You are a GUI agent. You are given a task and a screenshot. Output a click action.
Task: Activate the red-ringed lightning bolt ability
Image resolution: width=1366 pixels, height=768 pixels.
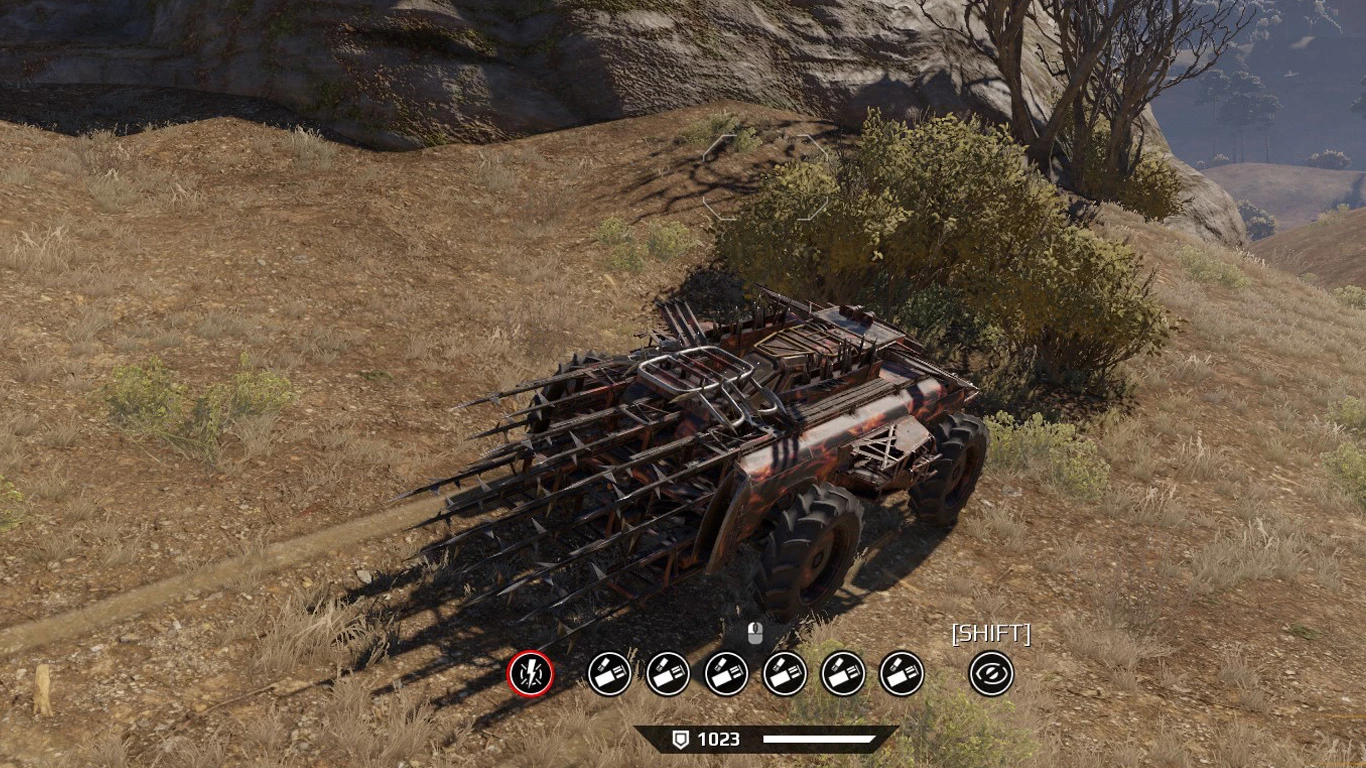(x=531, y=674)
